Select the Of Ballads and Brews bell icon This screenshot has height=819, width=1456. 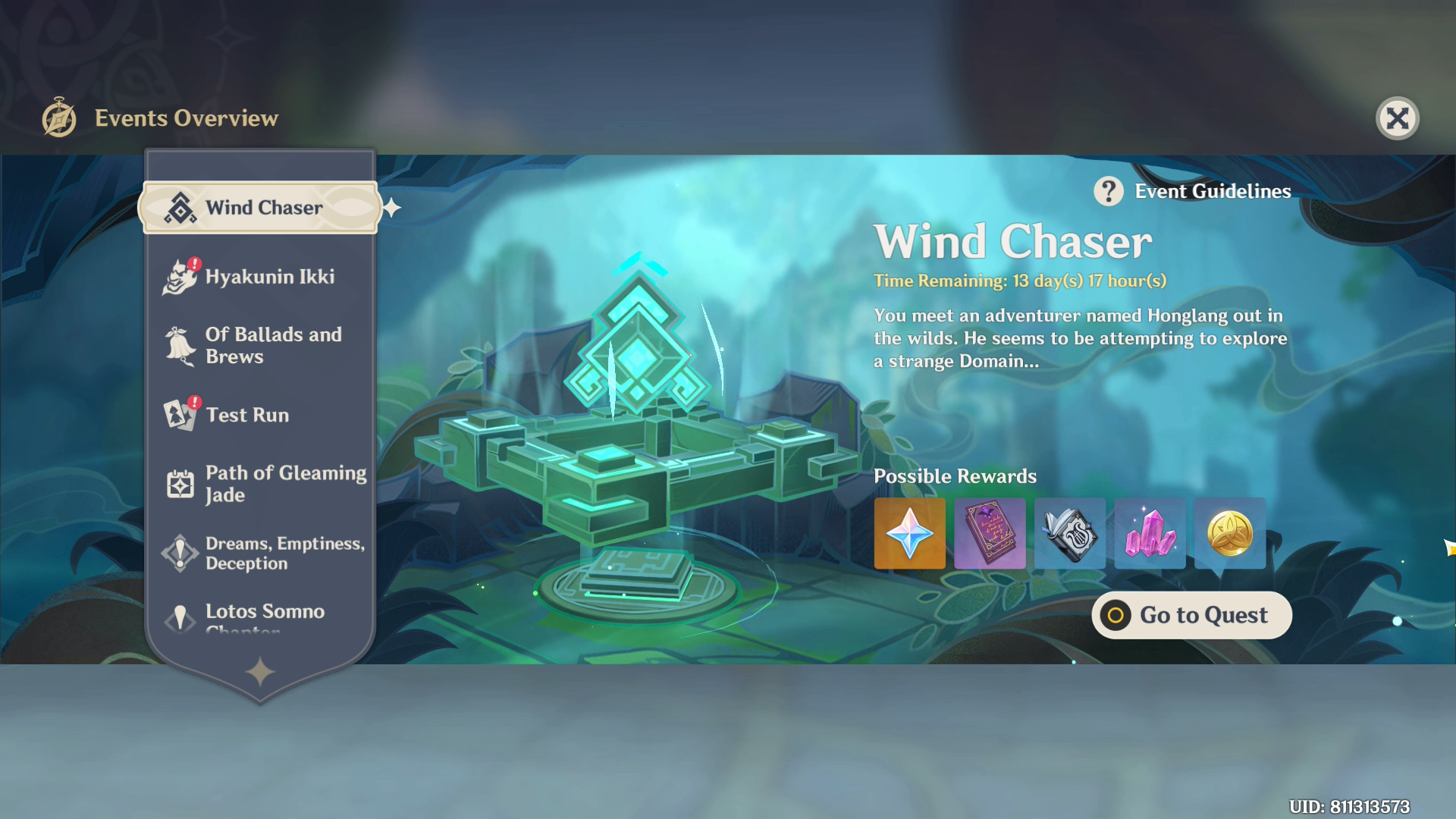pos(179,345)
